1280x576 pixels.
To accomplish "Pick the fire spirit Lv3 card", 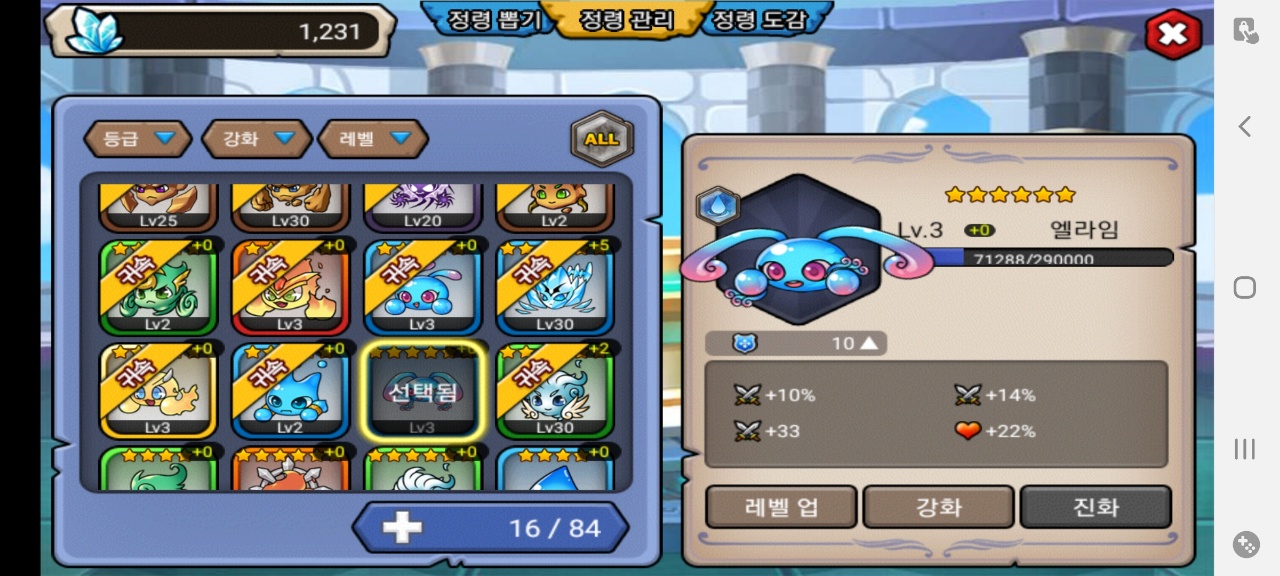I will [x=290, y=287].
